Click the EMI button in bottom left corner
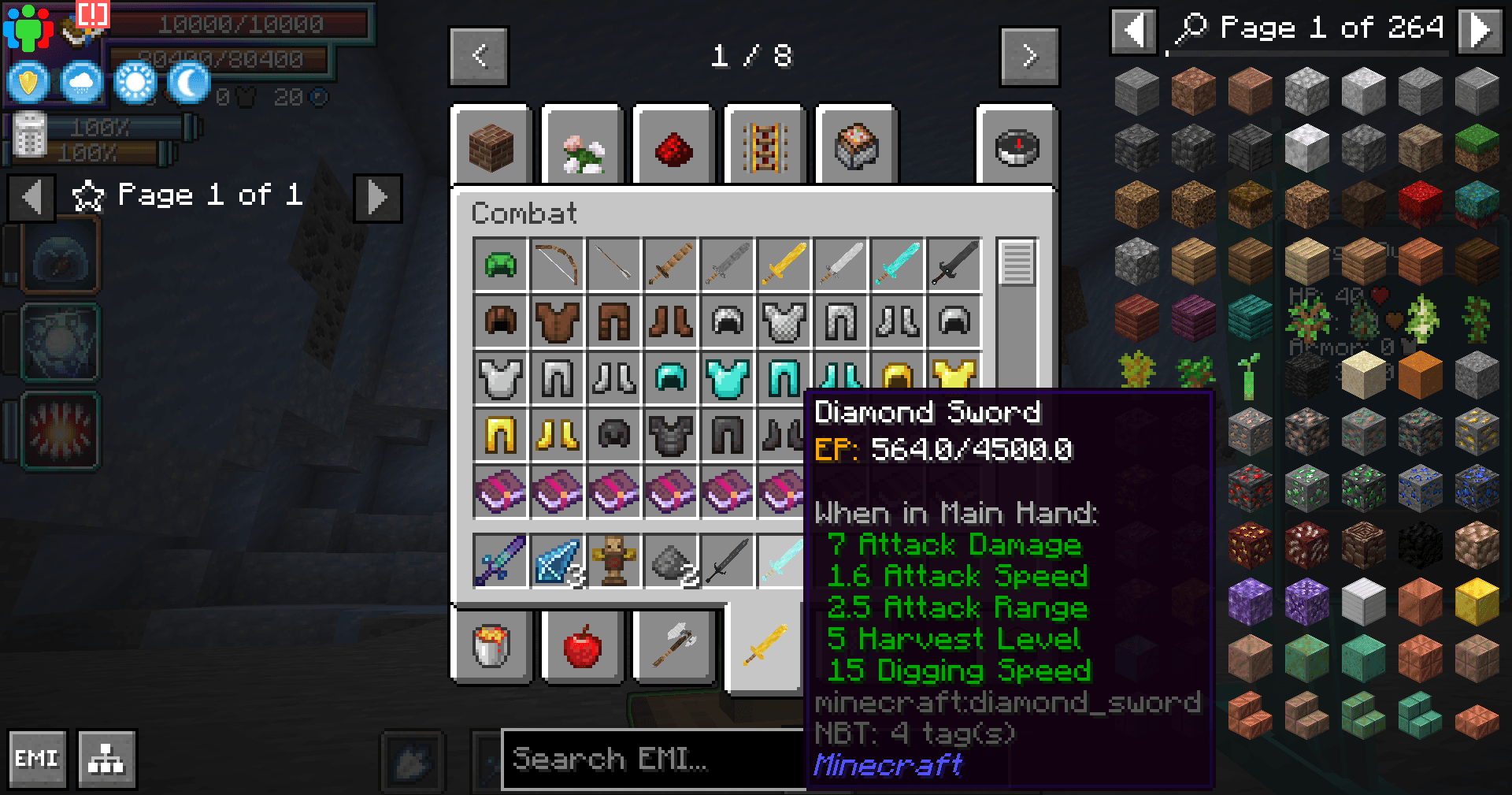The width and height of the screenshot is (1512, 795). (36, 758)
